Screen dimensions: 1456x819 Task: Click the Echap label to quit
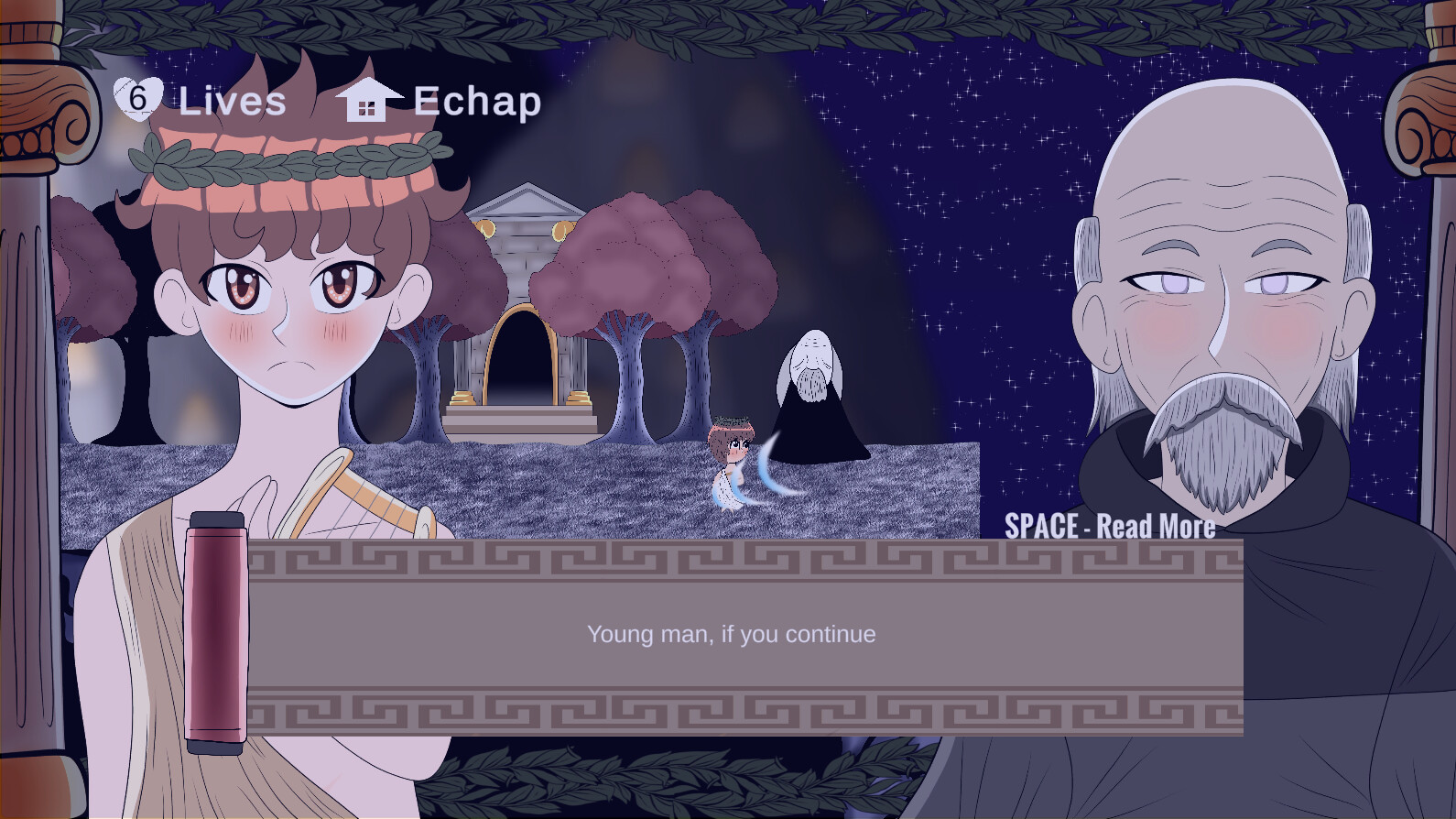tap(476, 102)
